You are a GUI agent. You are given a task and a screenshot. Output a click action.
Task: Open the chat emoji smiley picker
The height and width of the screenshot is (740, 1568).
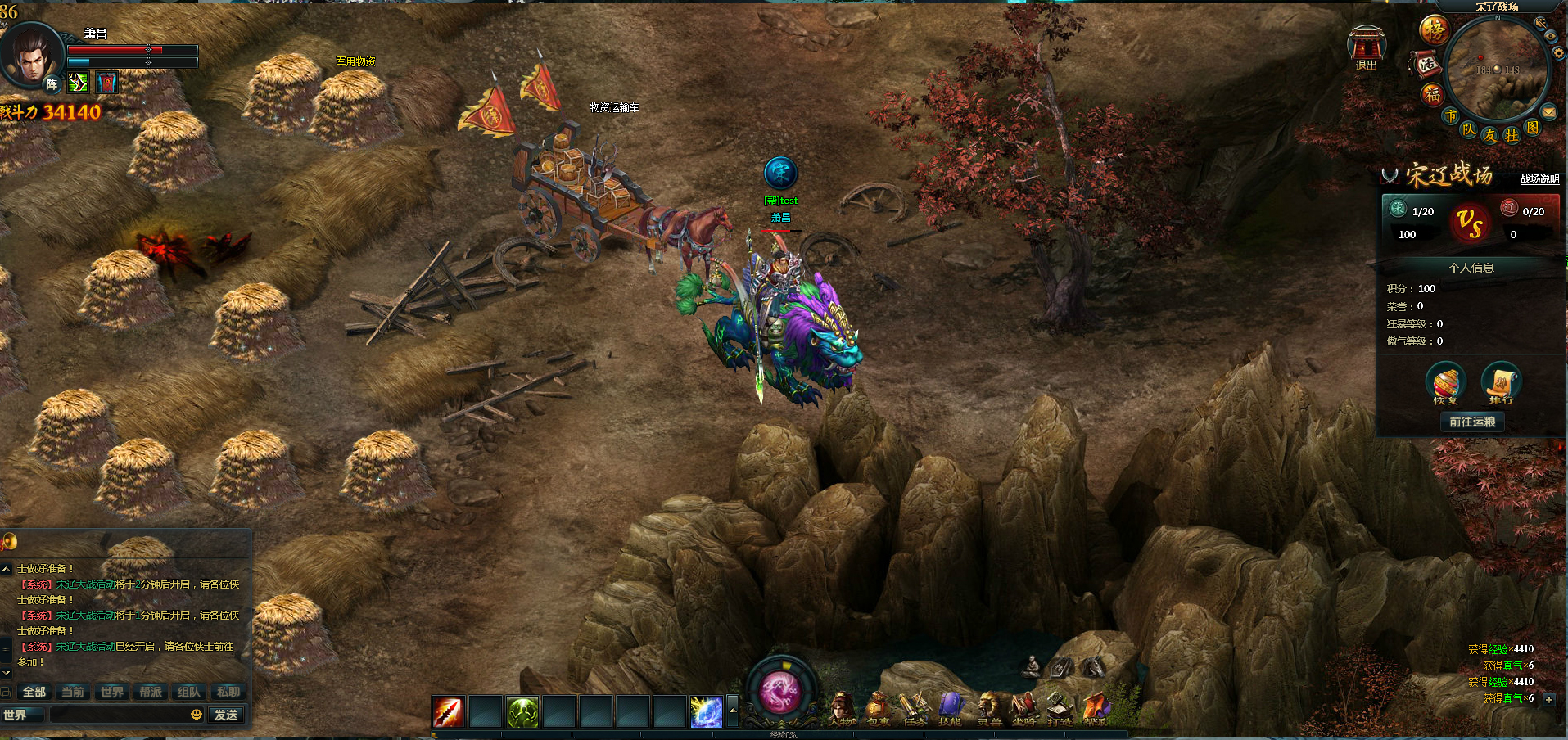pos(197,715)
